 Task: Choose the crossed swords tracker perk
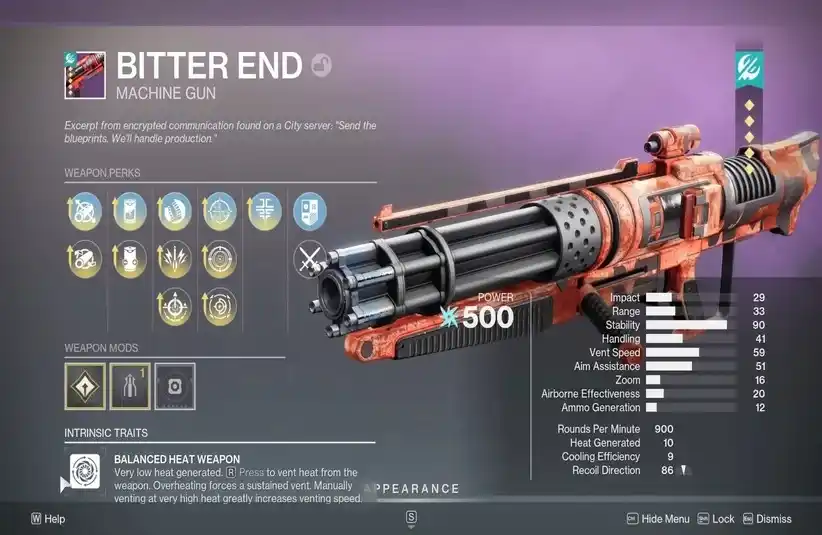308,259
